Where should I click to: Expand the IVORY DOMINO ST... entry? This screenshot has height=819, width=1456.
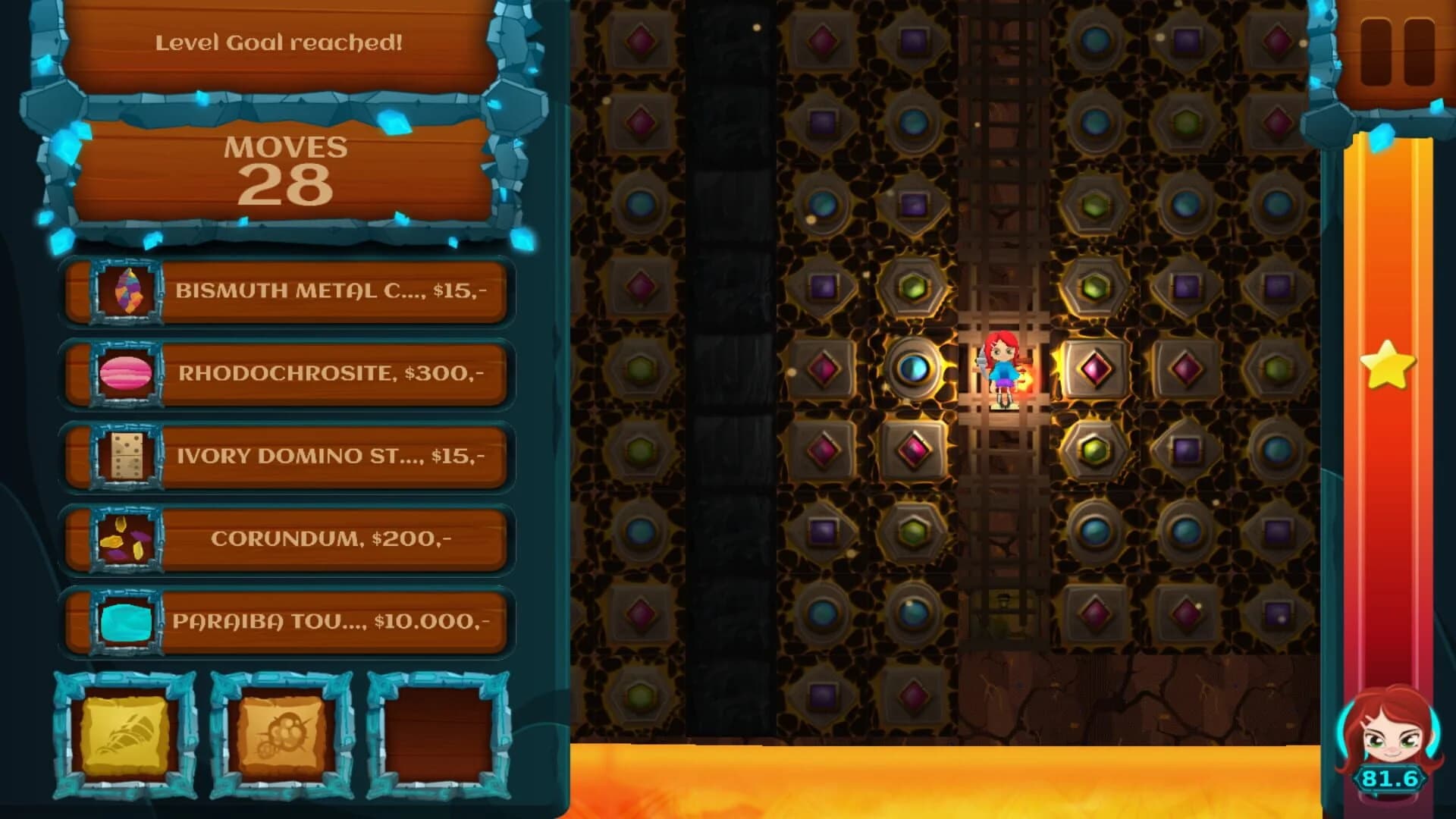(334, 456)
